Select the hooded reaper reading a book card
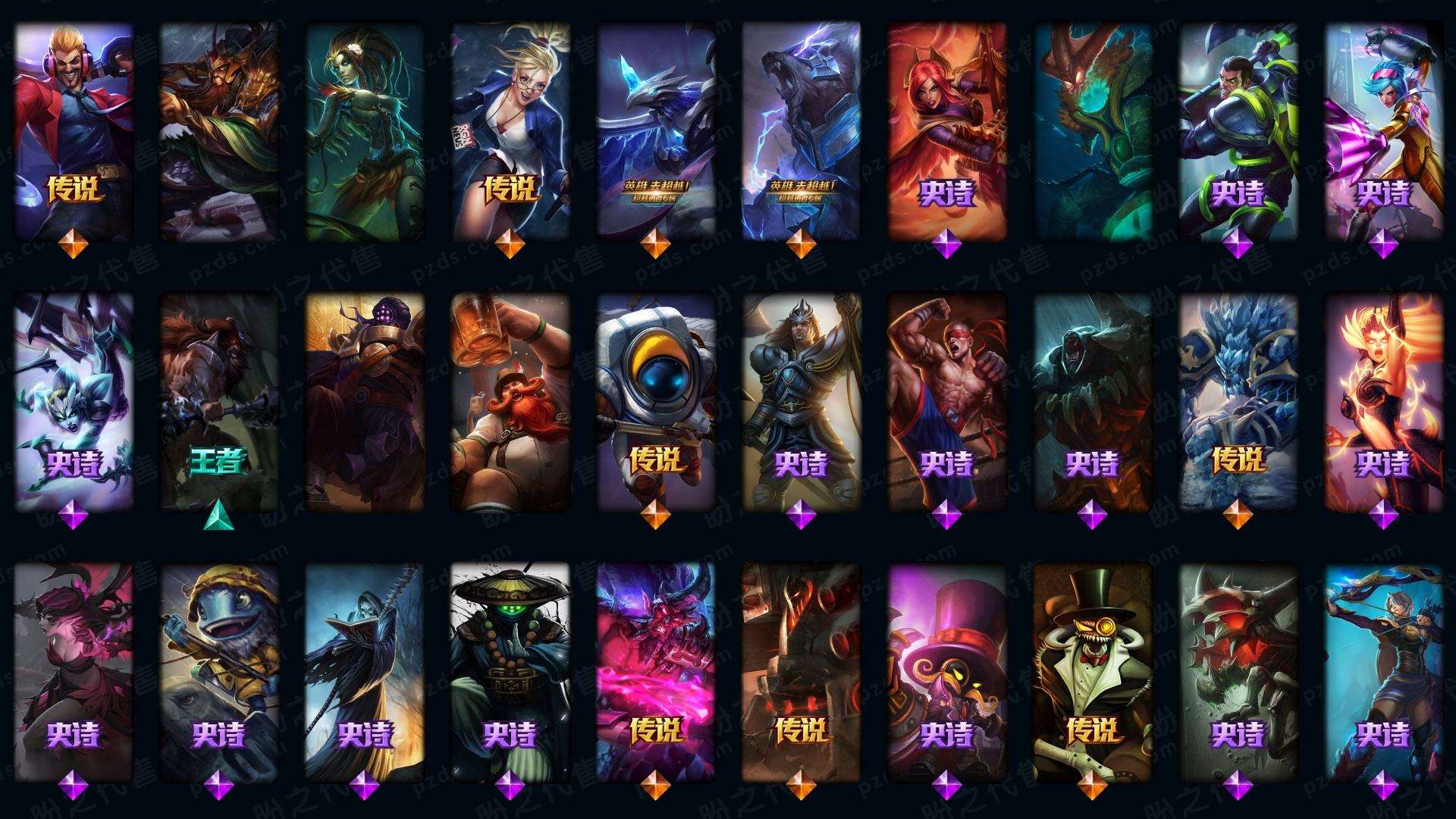 point(365,671)
